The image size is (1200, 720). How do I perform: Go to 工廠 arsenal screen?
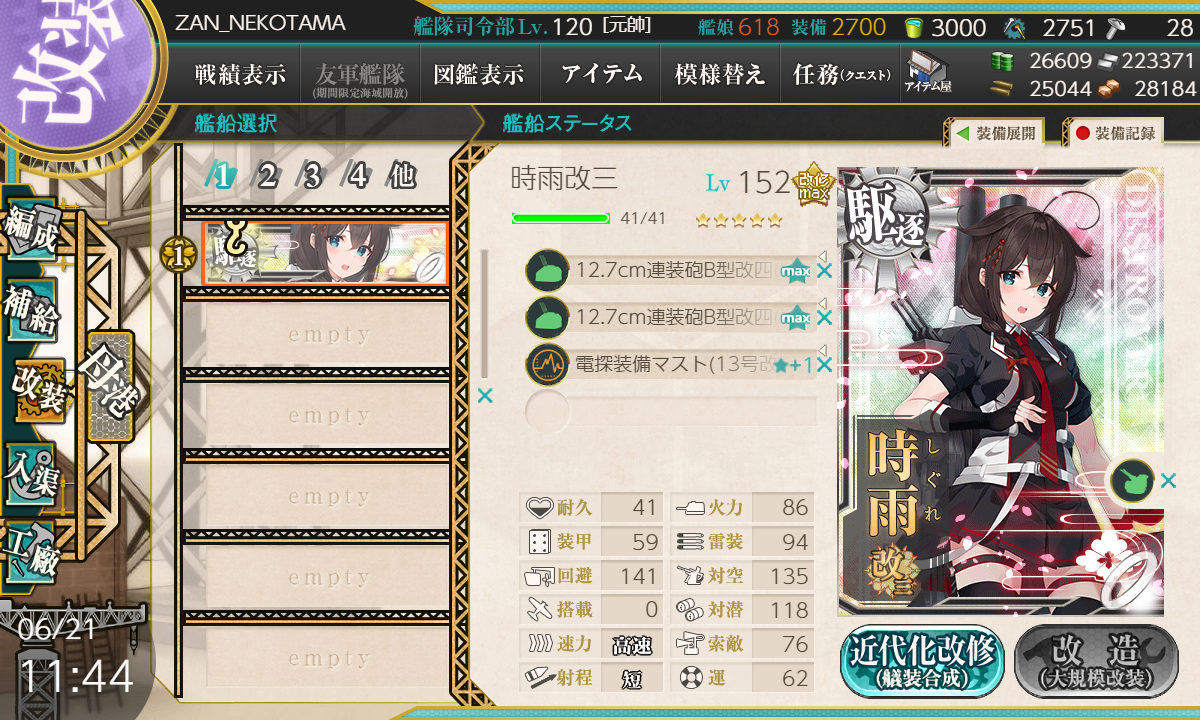[32, 550]
